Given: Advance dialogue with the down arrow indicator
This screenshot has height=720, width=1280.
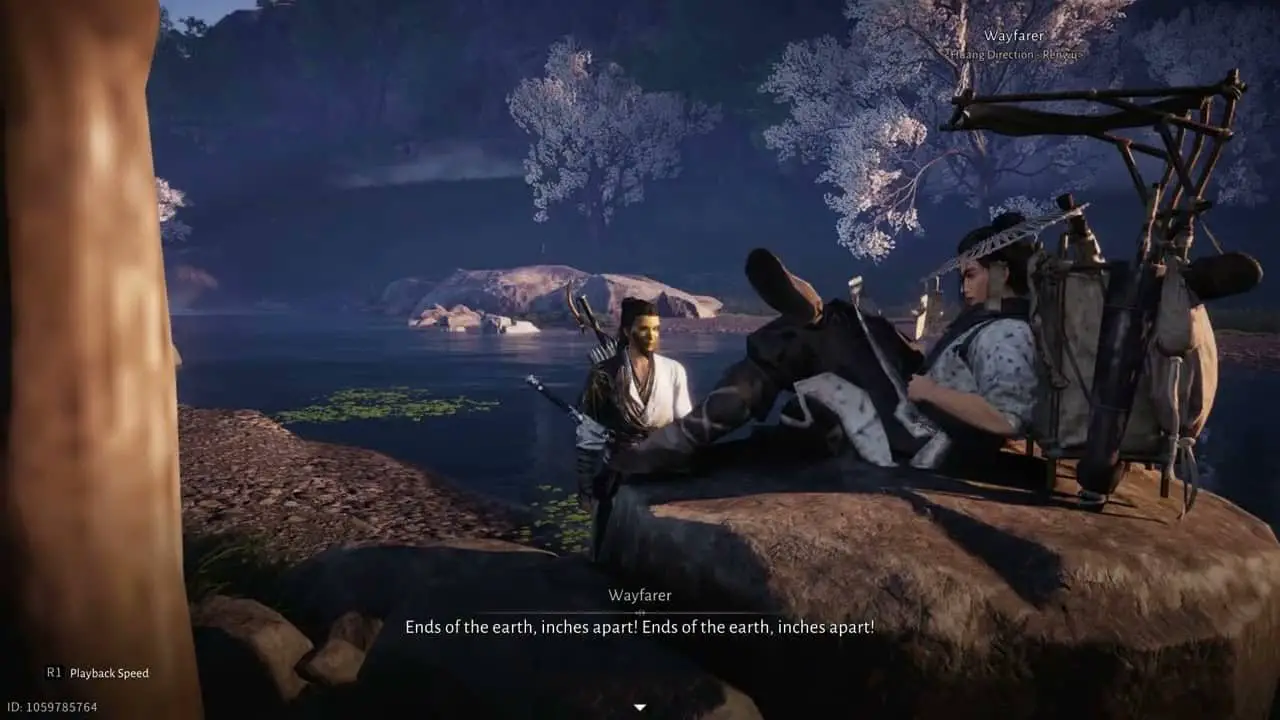Looking at the screenshot, I should (x=640, y=707).
